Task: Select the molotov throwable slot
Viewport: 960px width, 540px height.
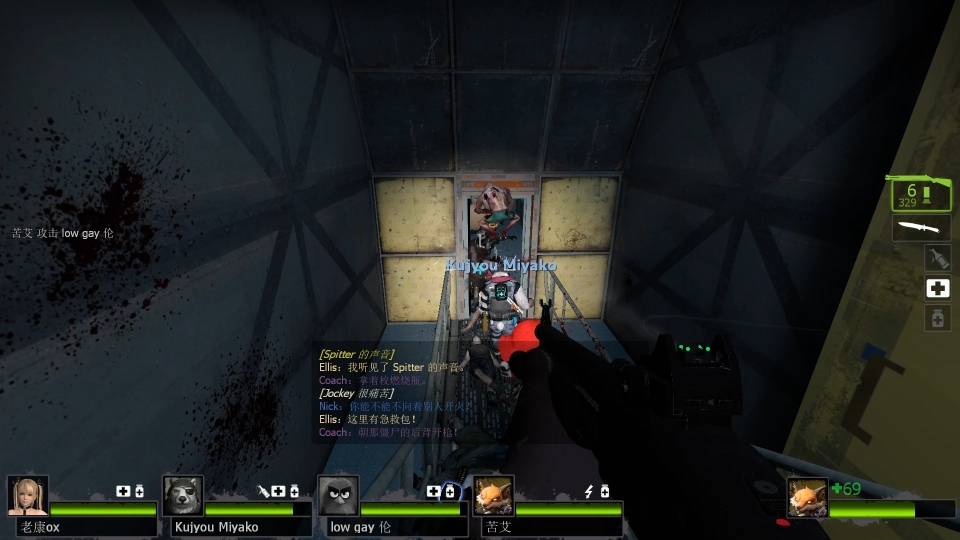Action: coord(936,258)
